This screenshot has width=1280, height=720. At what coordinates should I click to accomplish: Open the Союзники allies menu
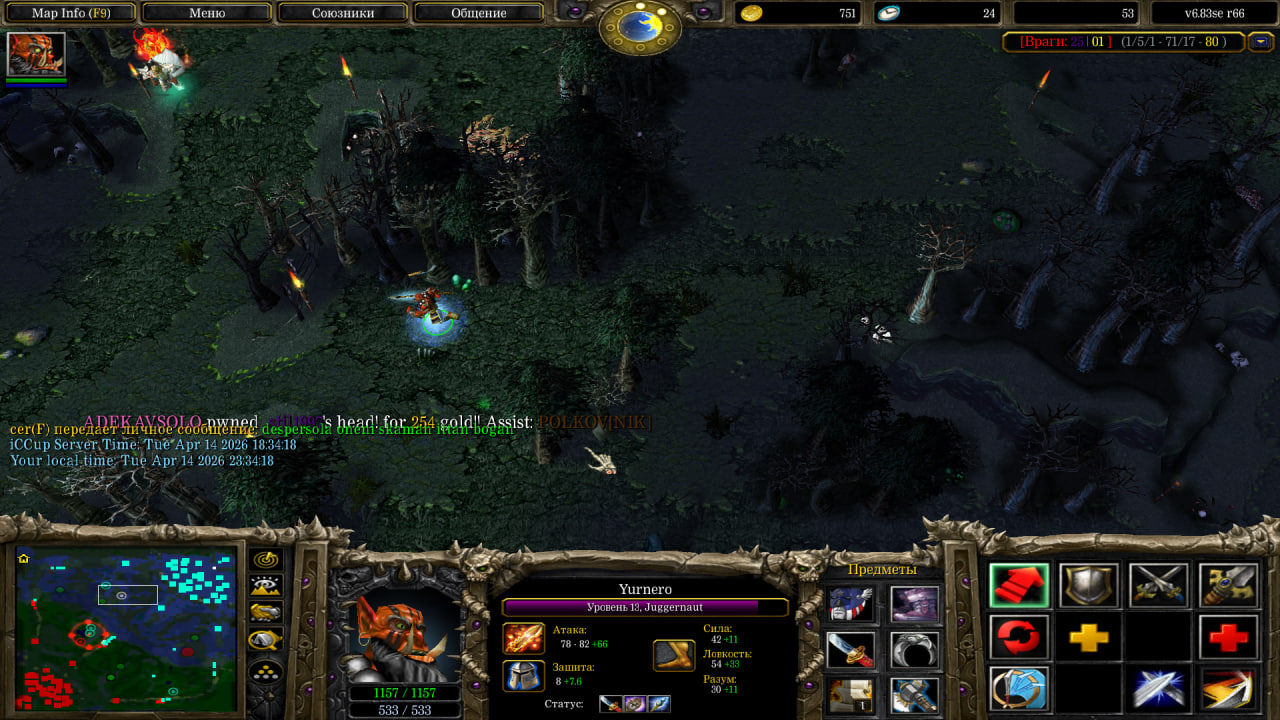[342, 13]
